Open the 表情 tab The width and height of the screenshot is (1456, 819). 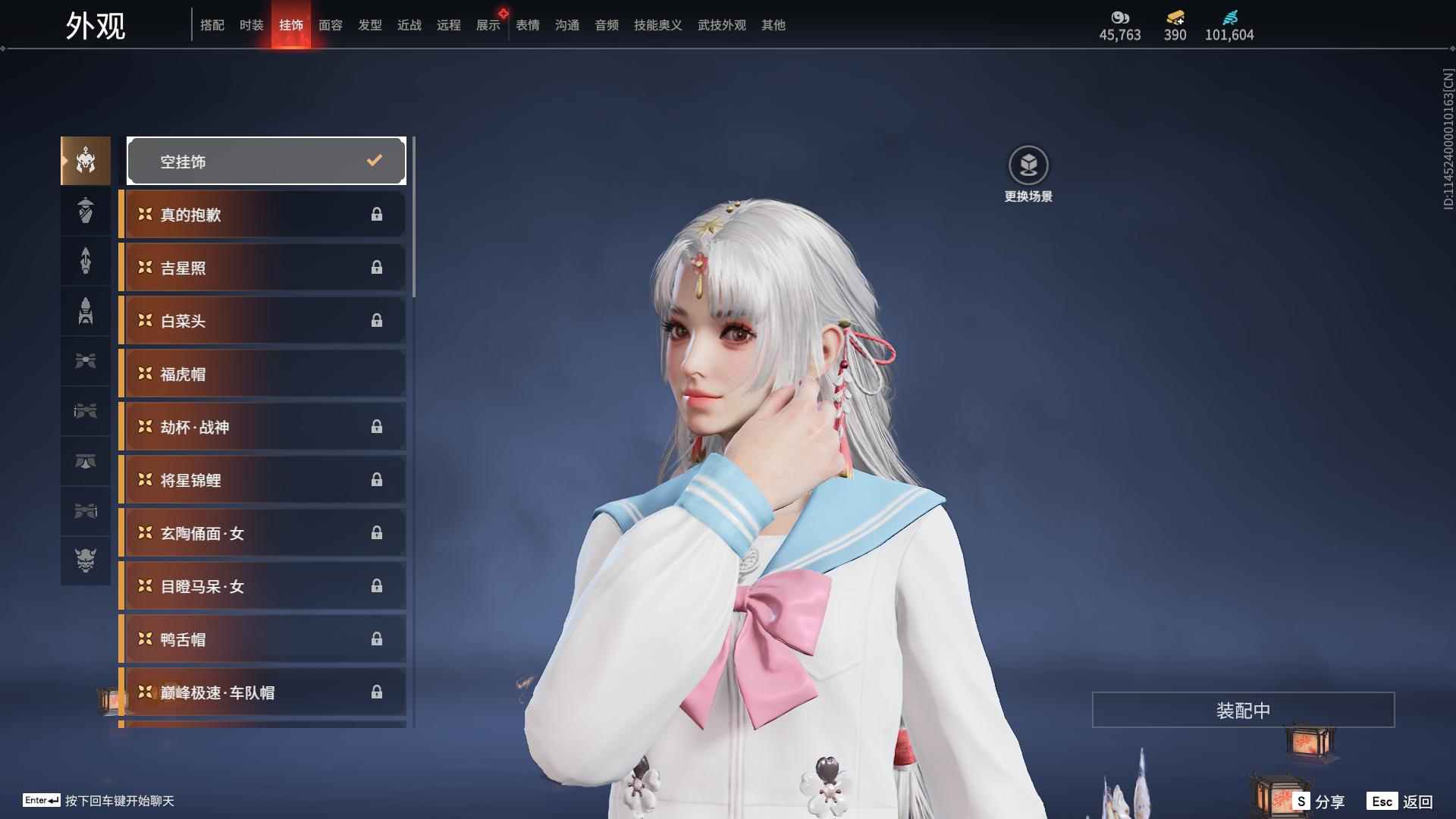click(x=527, y=25)
